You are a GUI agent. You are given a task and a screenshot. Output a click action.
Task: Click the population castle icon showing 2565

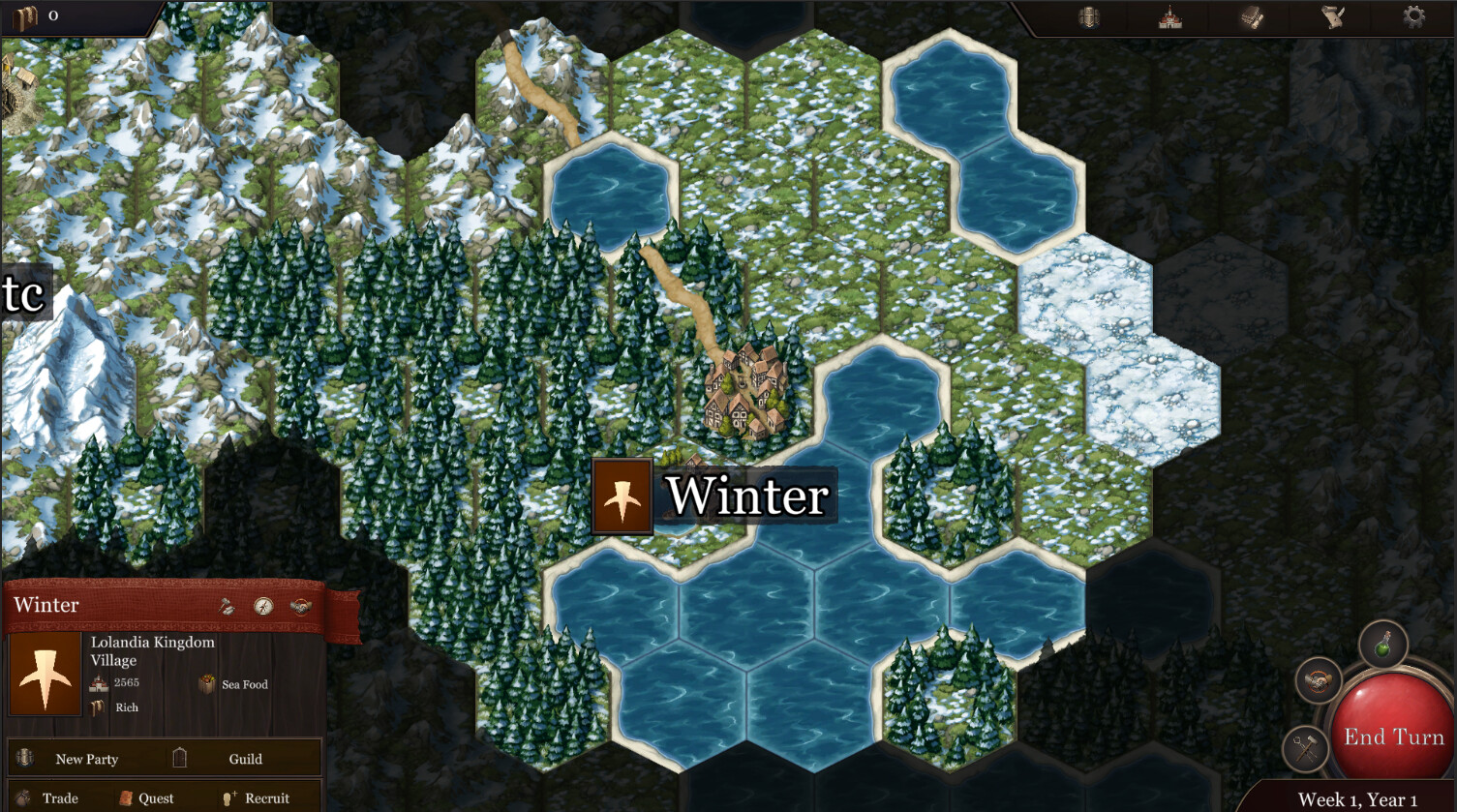[97, 682]
